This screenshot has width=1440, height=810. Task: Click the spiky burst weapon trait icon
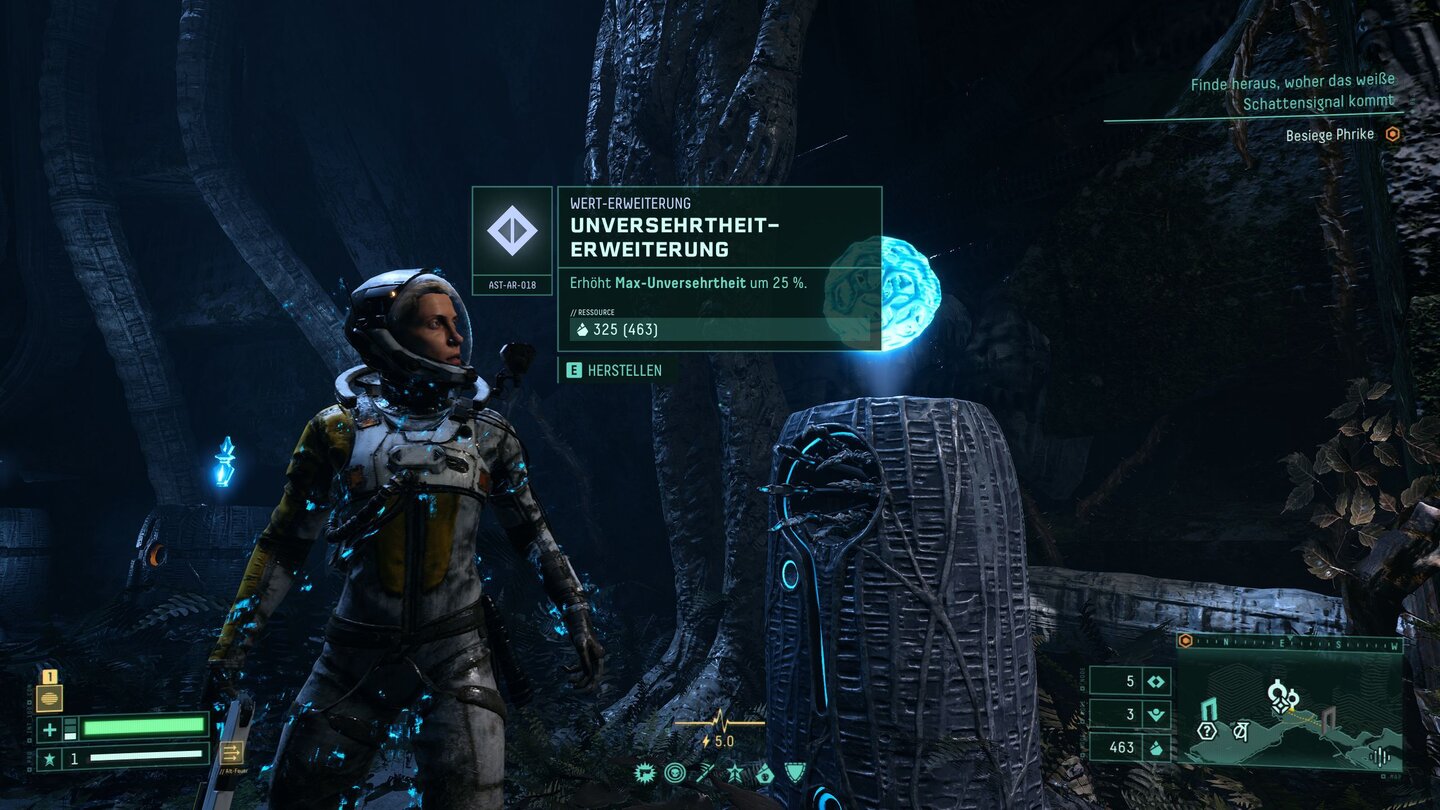pyautogui.click(x=645, y=772)
